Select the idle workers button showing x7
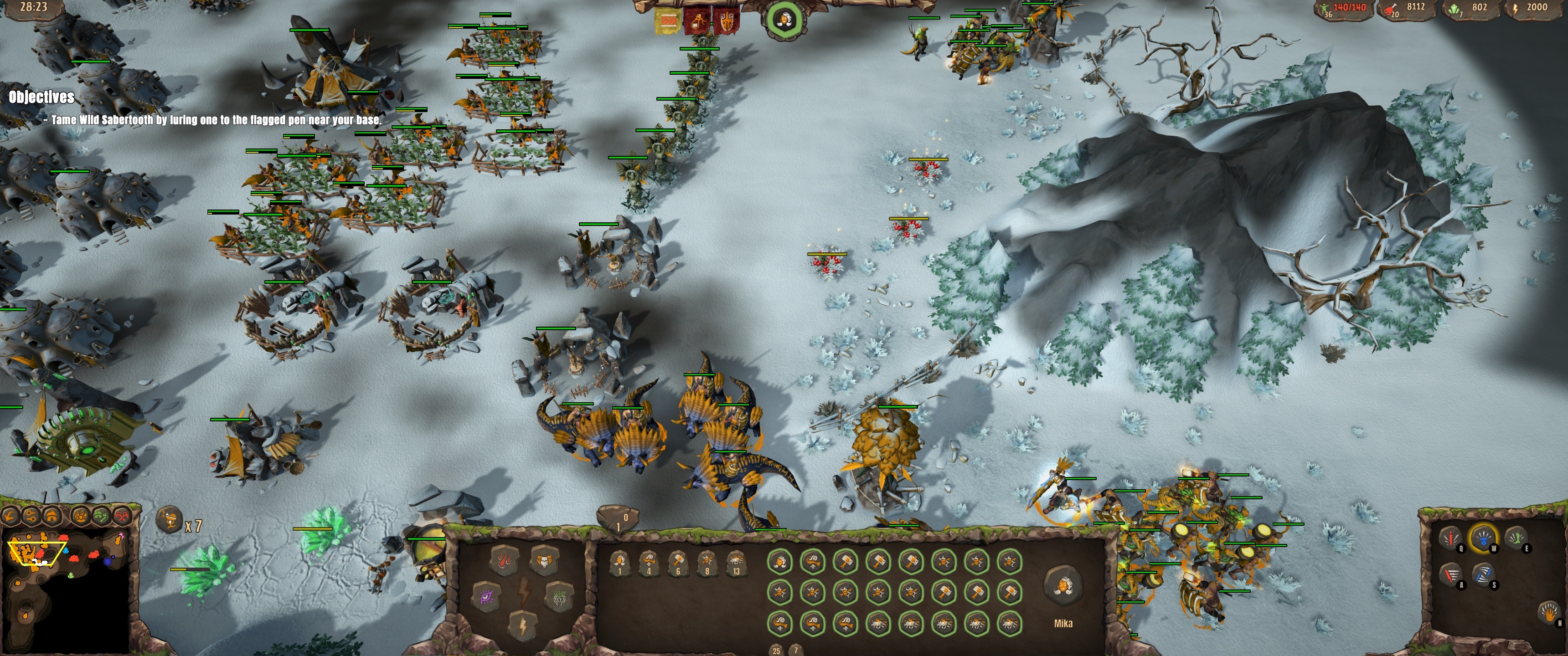This screenshot has height=656, width=1568. click(170, 521)
